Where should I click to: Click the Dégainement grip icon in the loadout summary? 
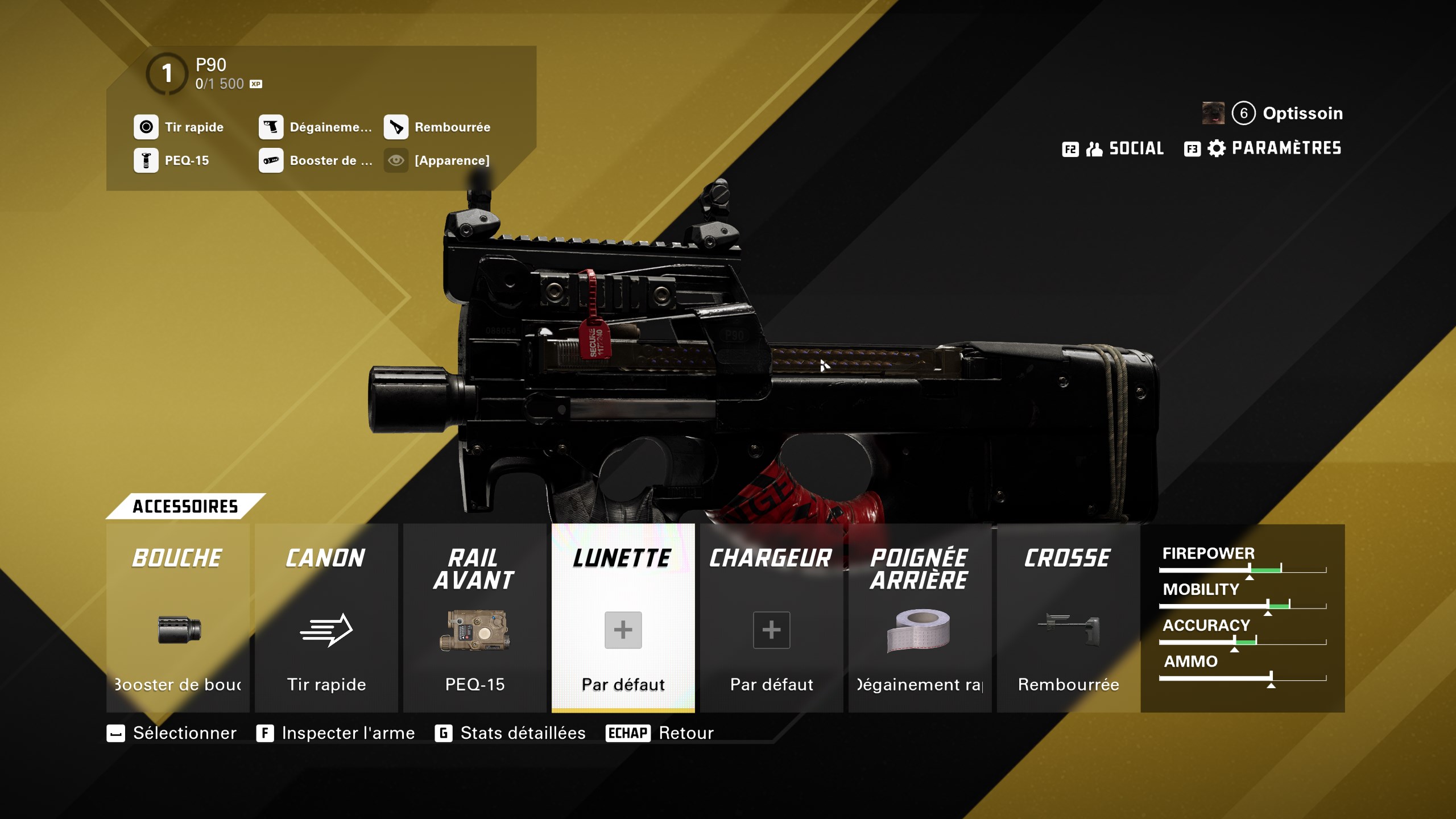point(272,127)
